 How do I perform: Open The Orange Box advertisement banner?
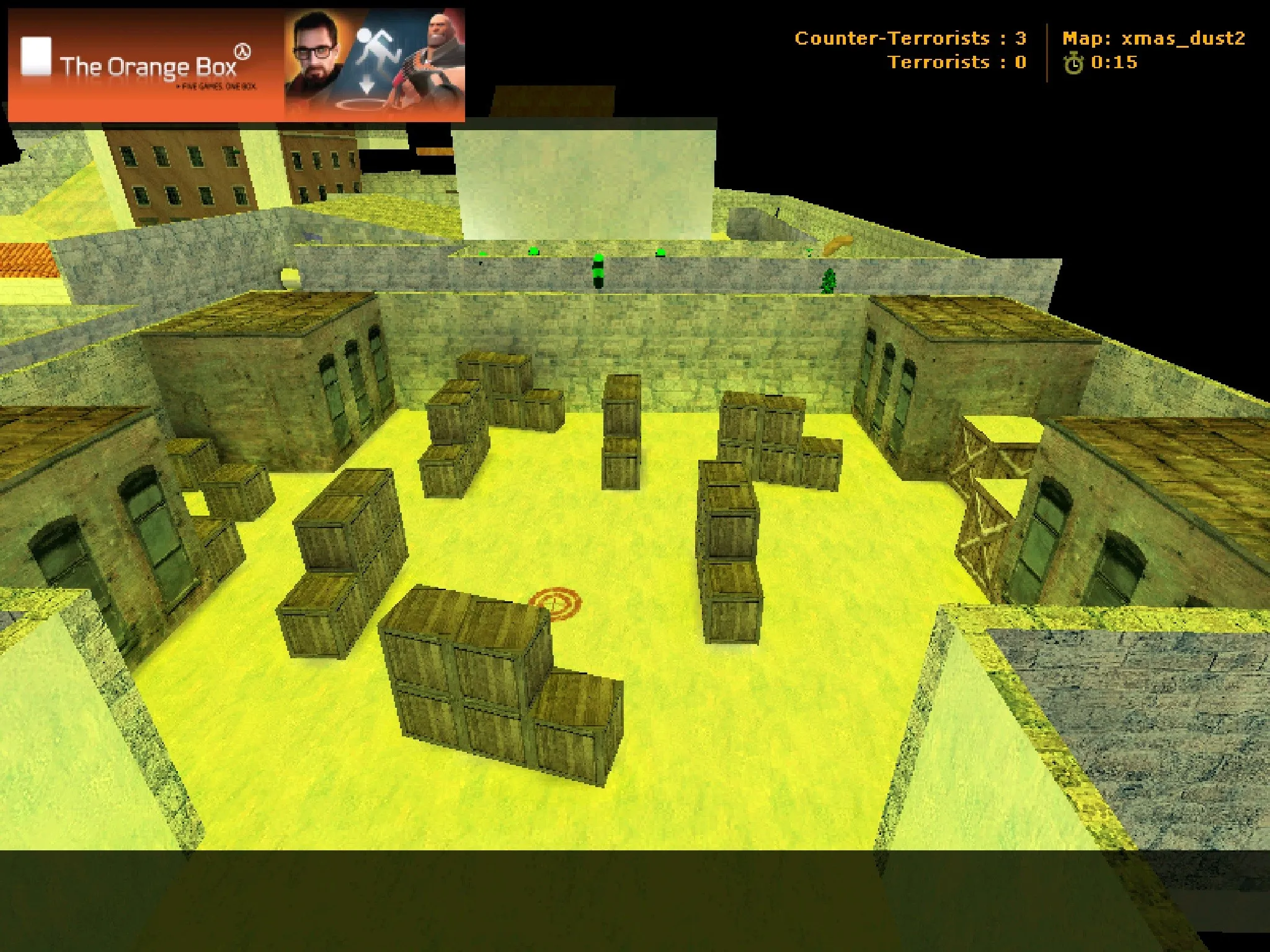[x=239, y=62]
